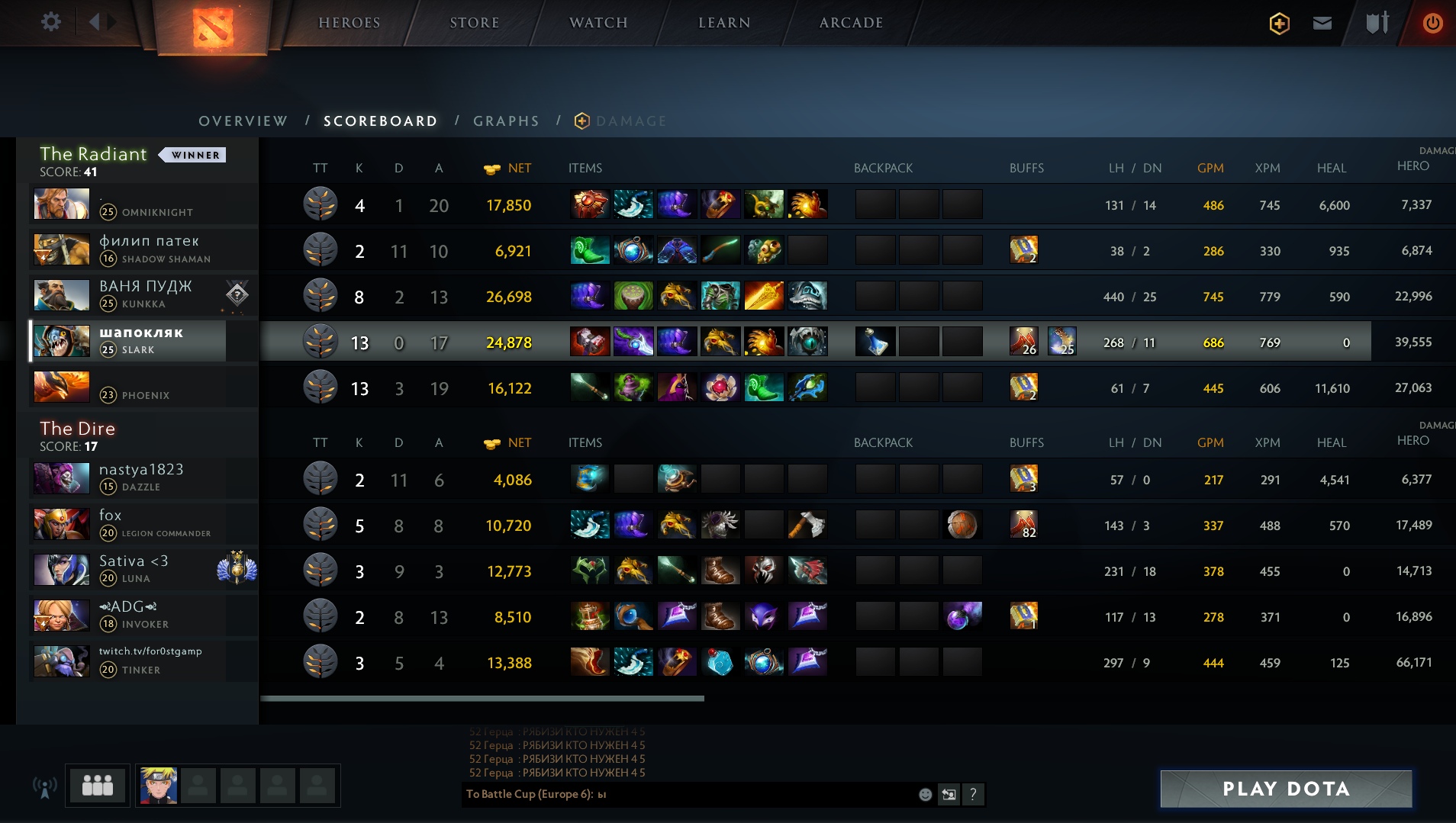This screenshot has height=823, width=1456.
Task: Click the PLAY DOTA button
Action: 1286,789
